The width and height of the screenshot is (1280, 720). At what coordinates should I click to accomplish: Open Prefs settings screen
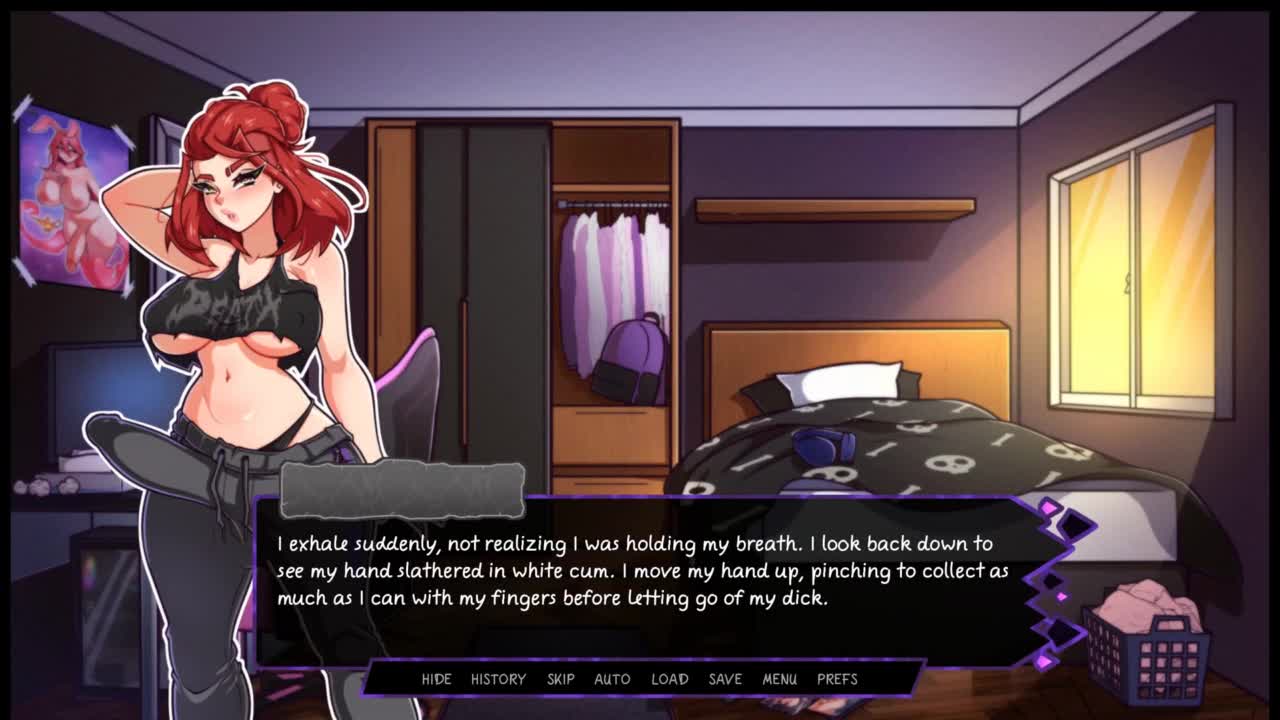click(x=837, y=679)
